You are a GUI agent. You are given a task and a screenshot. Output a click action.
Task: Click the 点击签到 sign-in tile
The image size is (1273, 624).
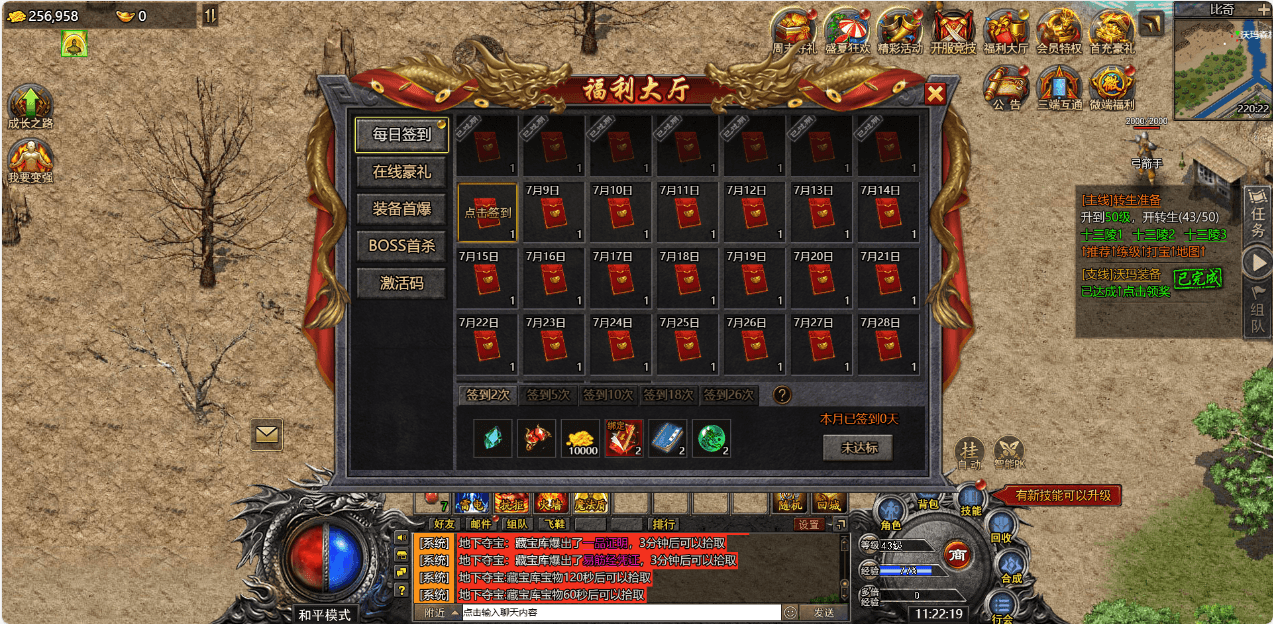click(x=488, y=212)
